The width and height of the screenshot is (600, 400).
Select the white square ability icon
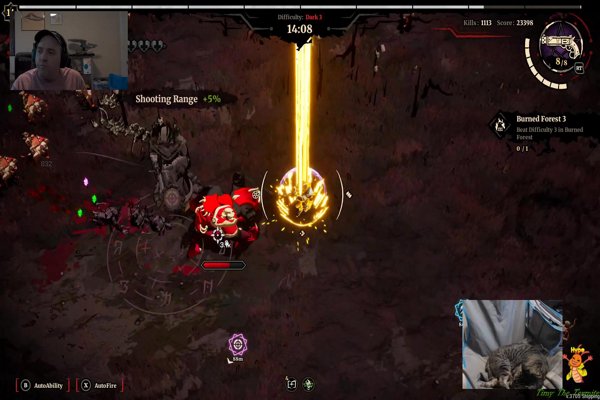click(291, 384)
